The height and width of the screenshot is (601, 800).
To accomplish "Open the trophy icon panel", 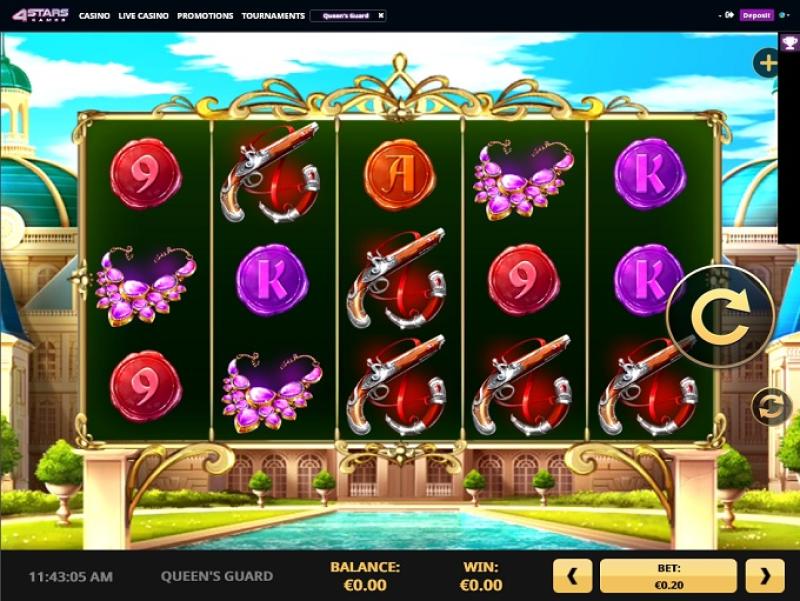I will pos(789,43).
